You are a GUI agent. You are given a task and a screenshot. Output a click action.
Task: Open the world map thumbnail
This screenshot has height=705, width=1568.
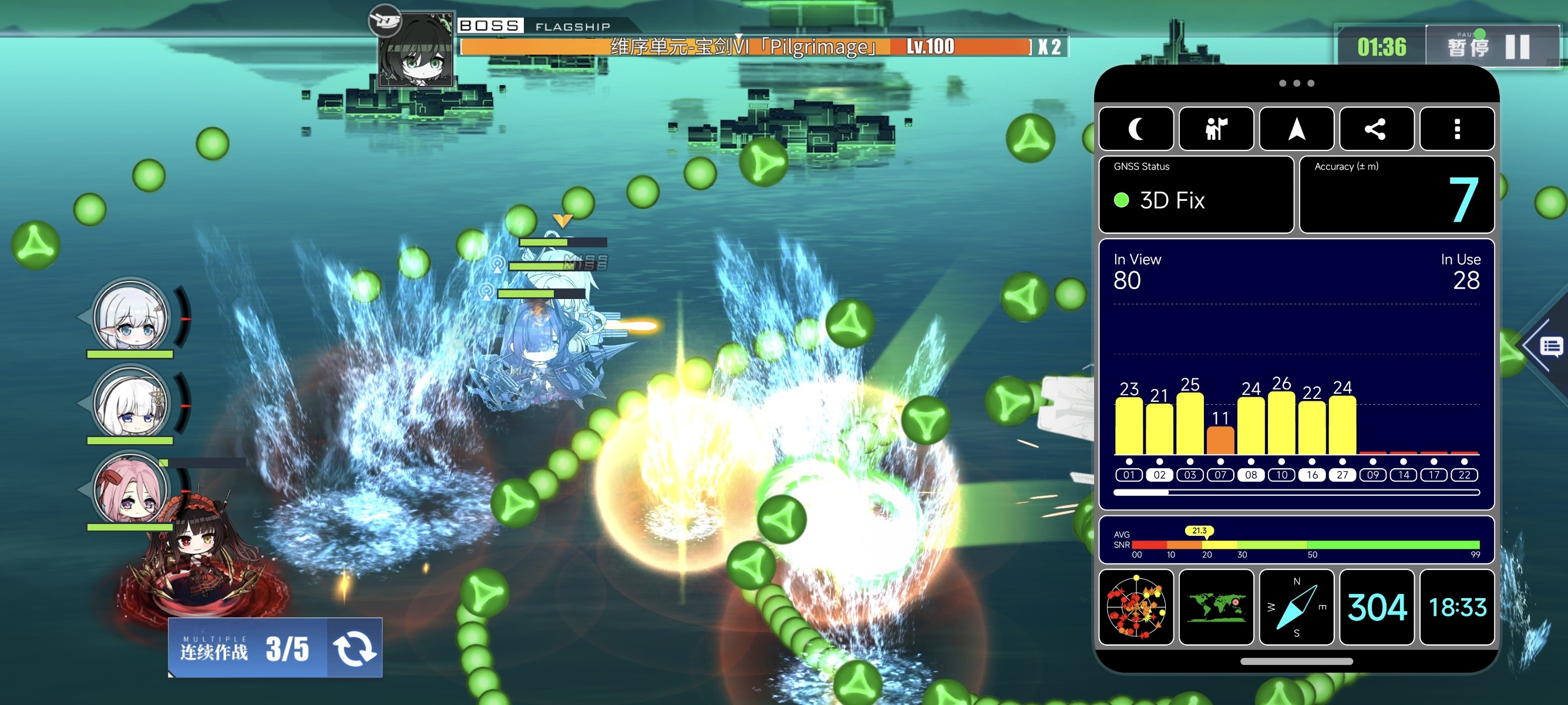(1216, 607)
